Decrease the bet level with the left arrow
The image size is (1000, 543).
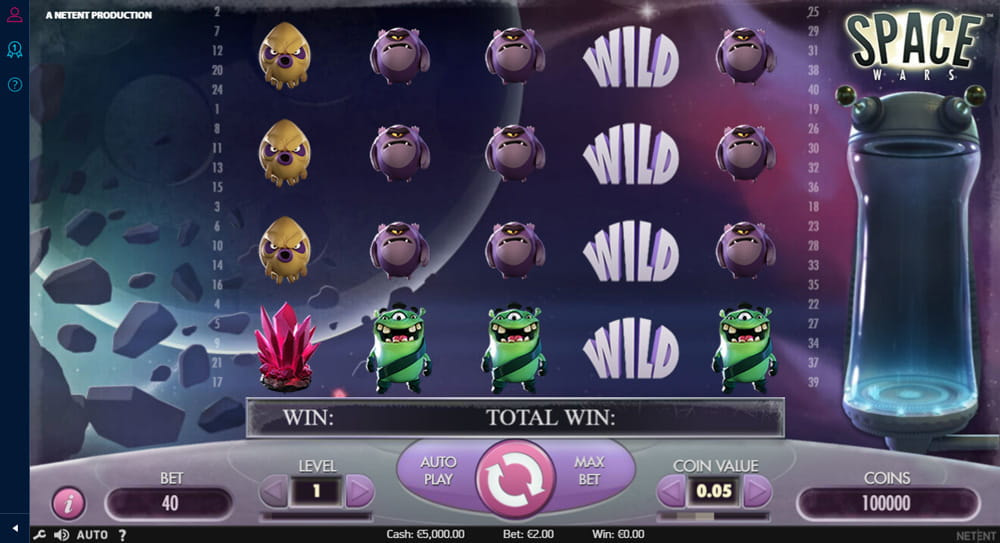click(x=273, y=491)
